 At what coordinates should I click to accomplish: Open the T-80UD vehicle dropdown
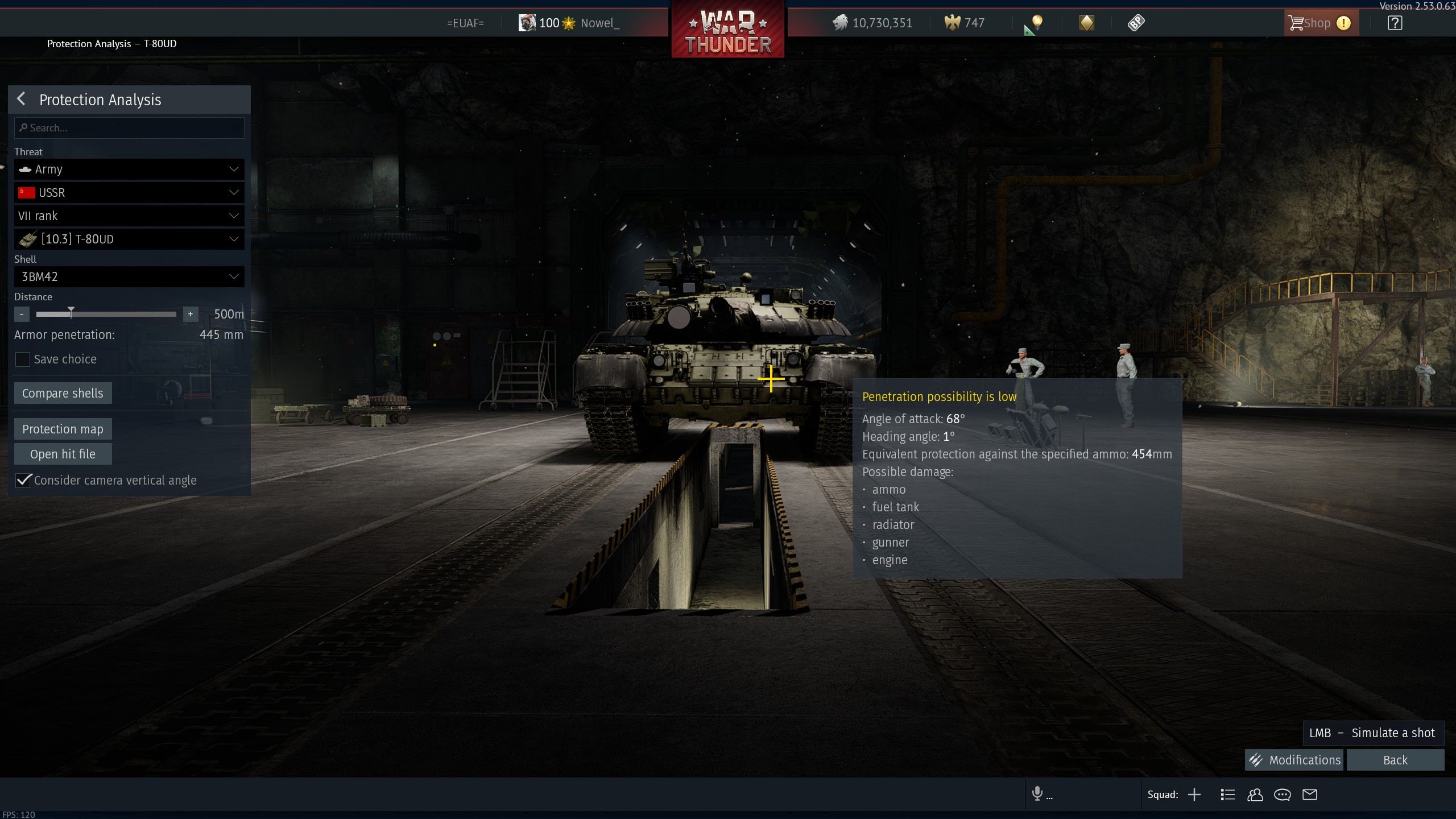[x=129, y=239]
